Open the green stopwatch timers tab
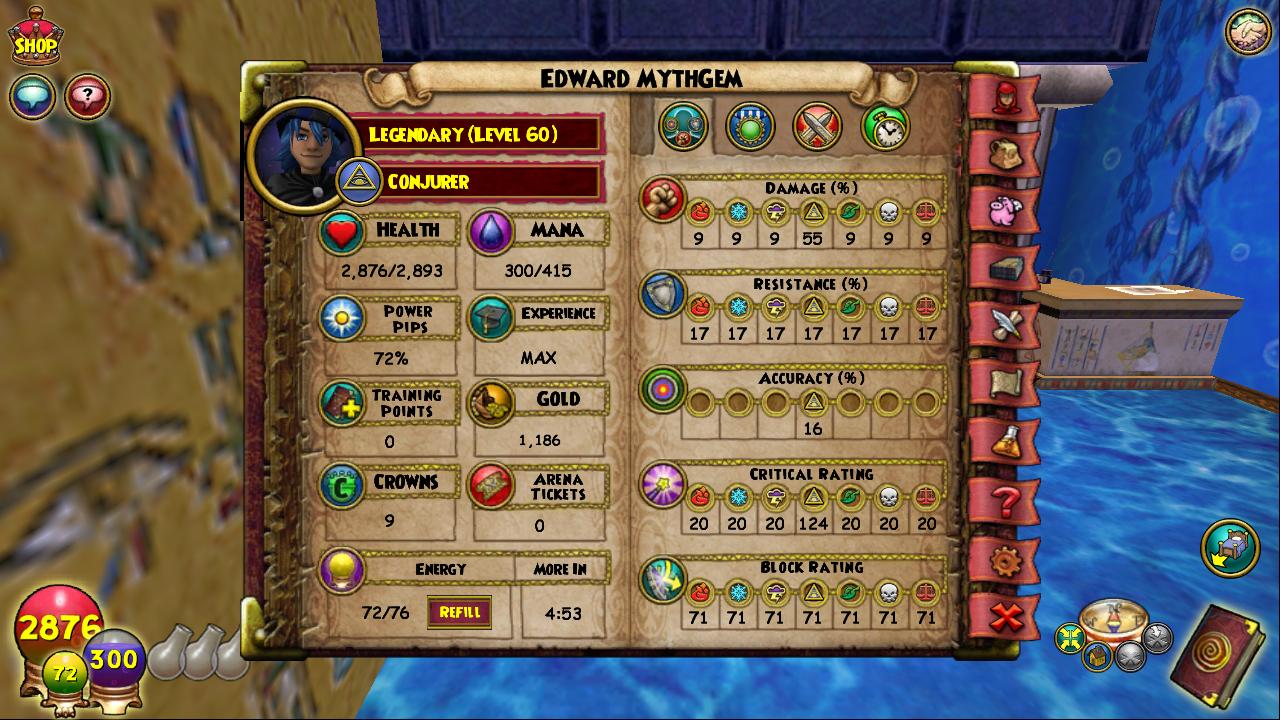 (885, 127)
